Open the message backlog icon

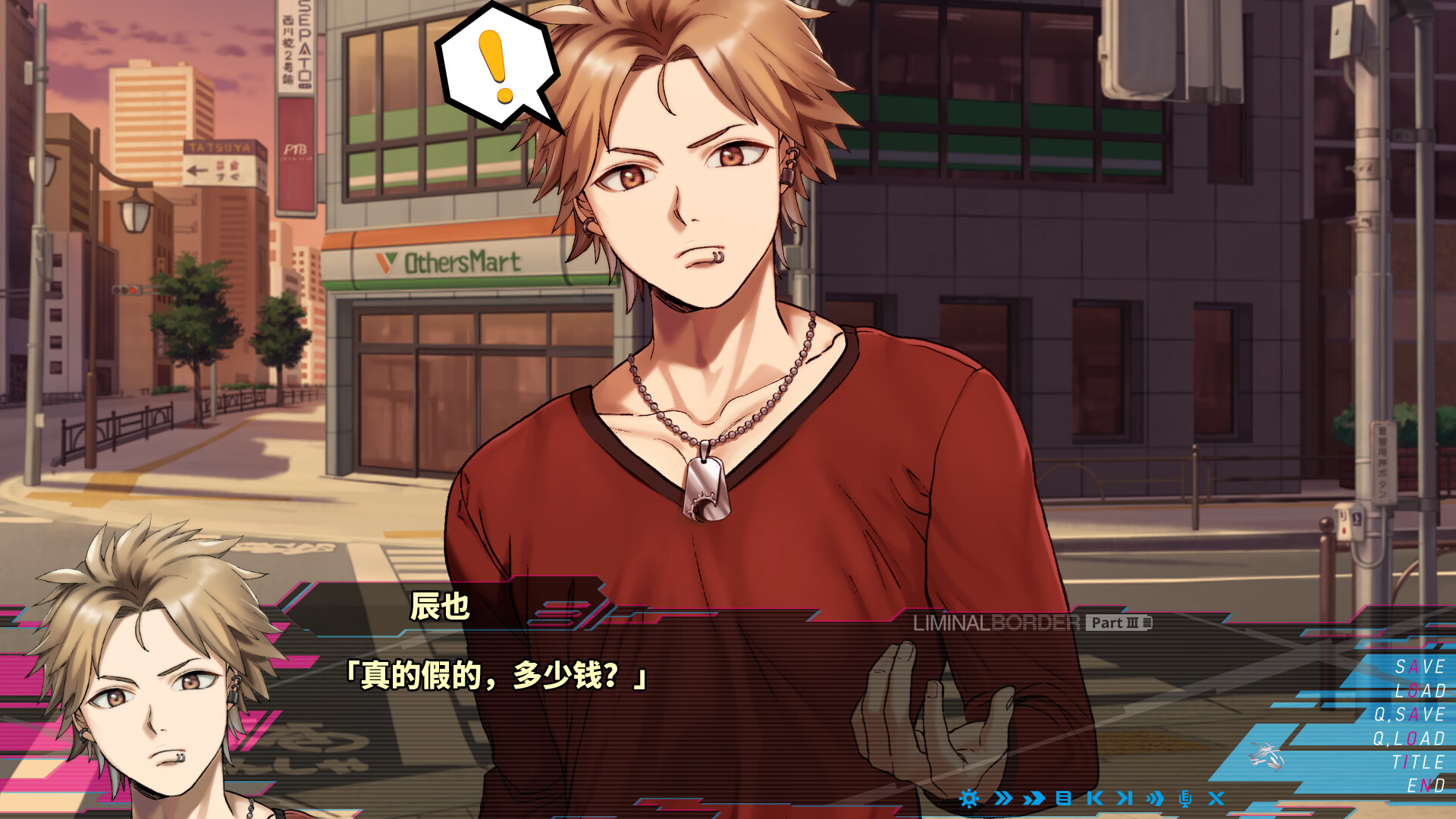(1063, 799)
